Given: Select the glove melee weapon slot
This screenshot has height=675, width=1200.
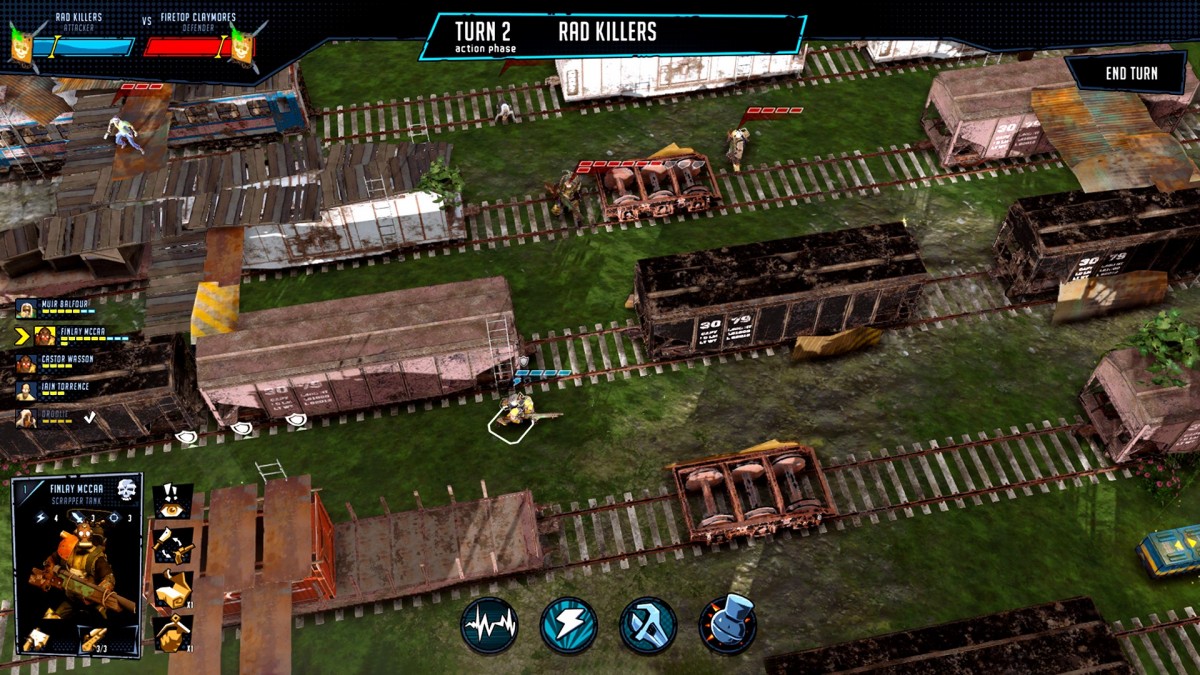Looking at the screenshot, I should [x=34, y=637].
